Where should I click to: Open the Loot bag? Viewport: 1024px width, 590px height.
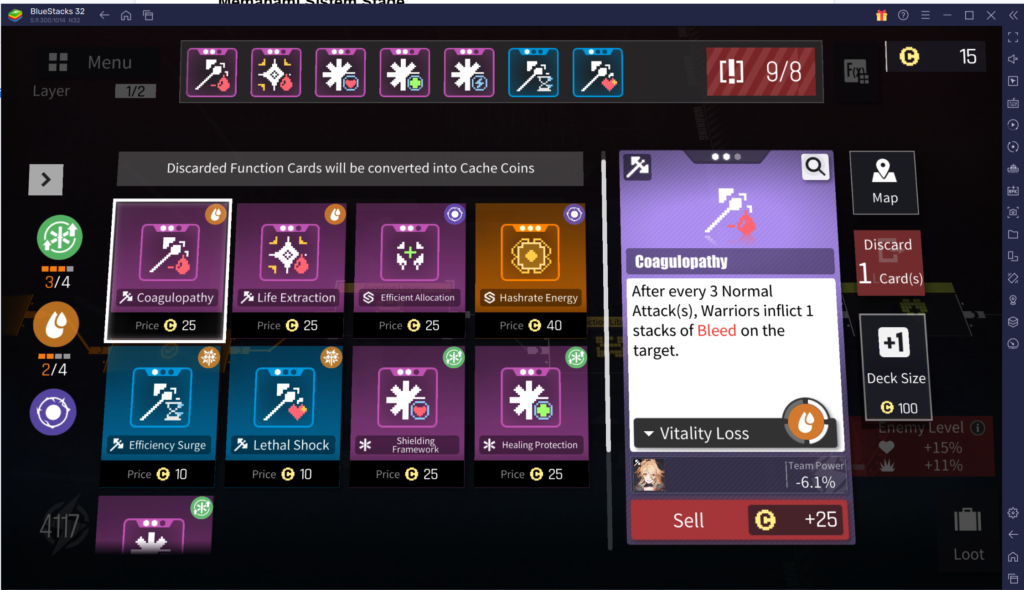(968, 532)
